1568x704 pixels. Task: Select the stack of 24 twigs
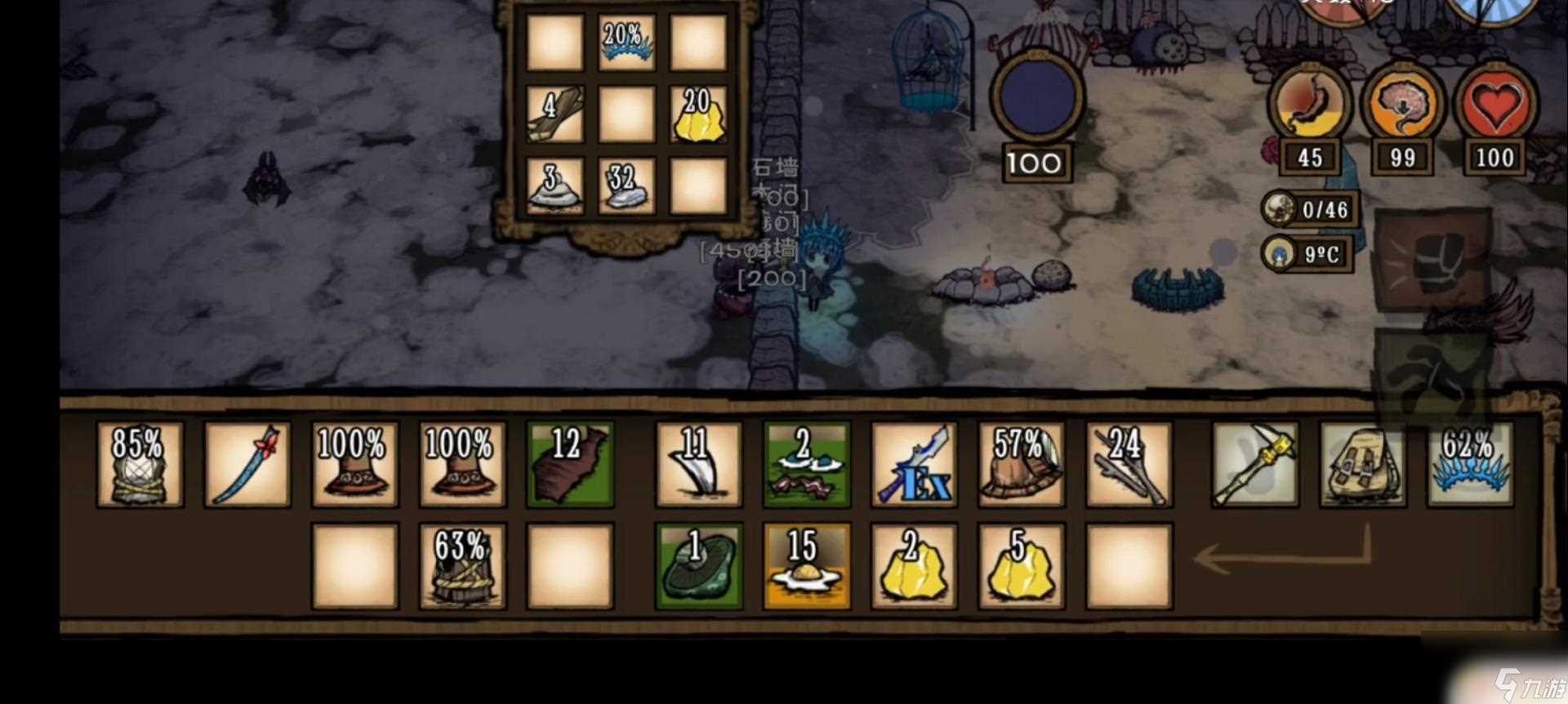pyautogui.click(x=1129, y=464)
